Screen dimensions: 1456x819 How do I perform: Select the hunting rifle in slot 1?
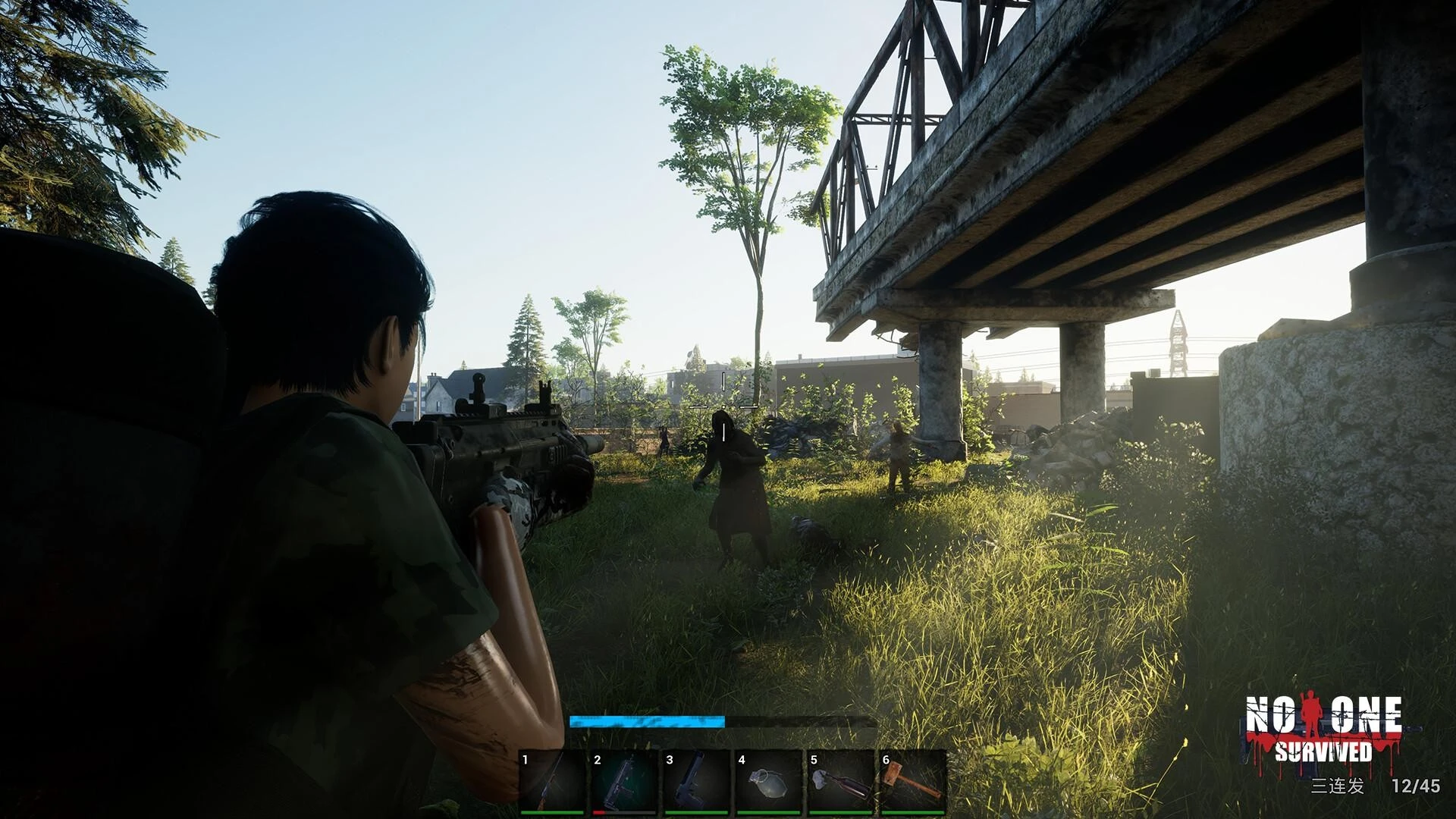(x=552, y=782)
